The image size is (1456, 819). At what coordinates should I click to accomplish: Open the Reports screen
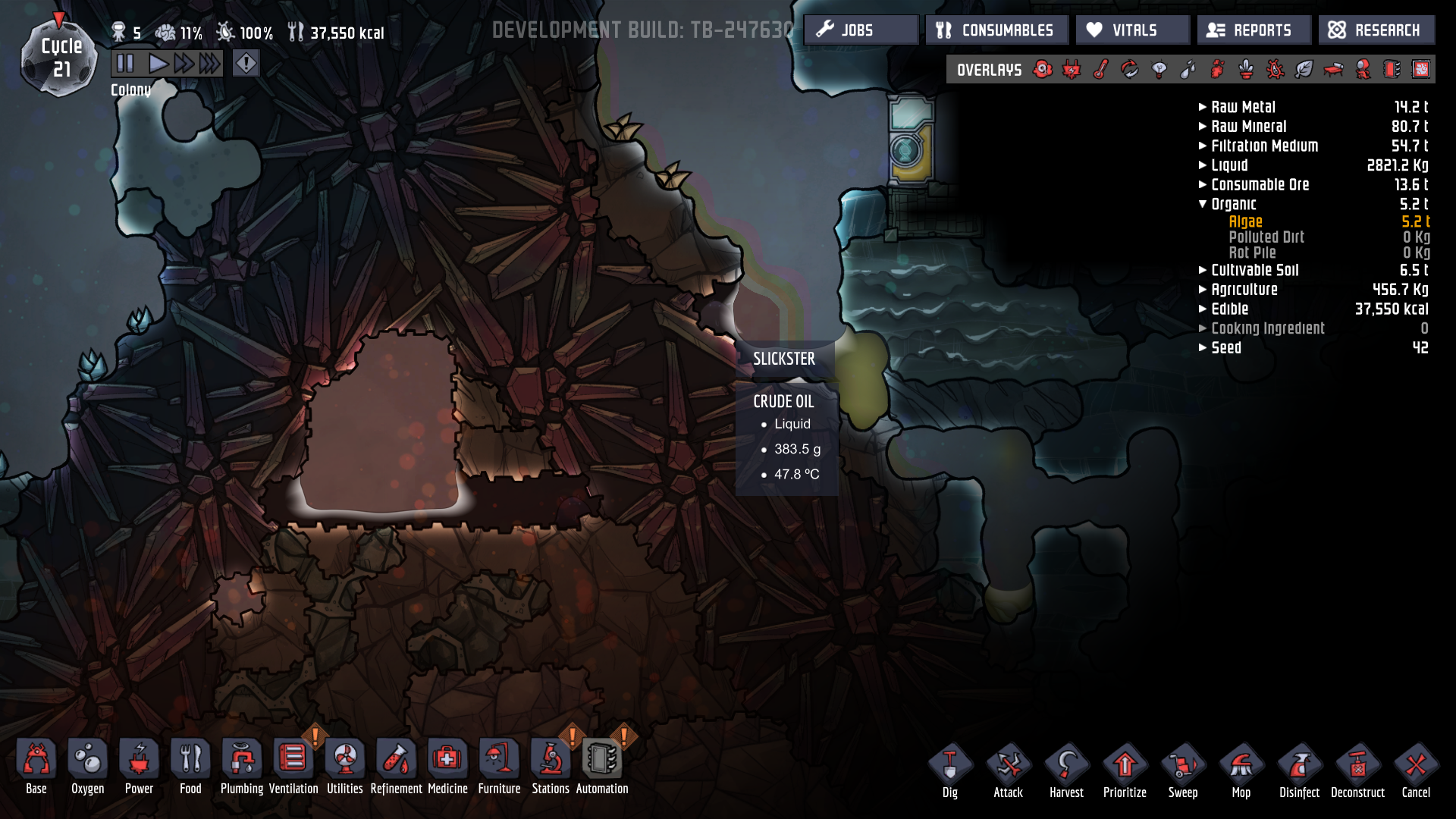1254,30
